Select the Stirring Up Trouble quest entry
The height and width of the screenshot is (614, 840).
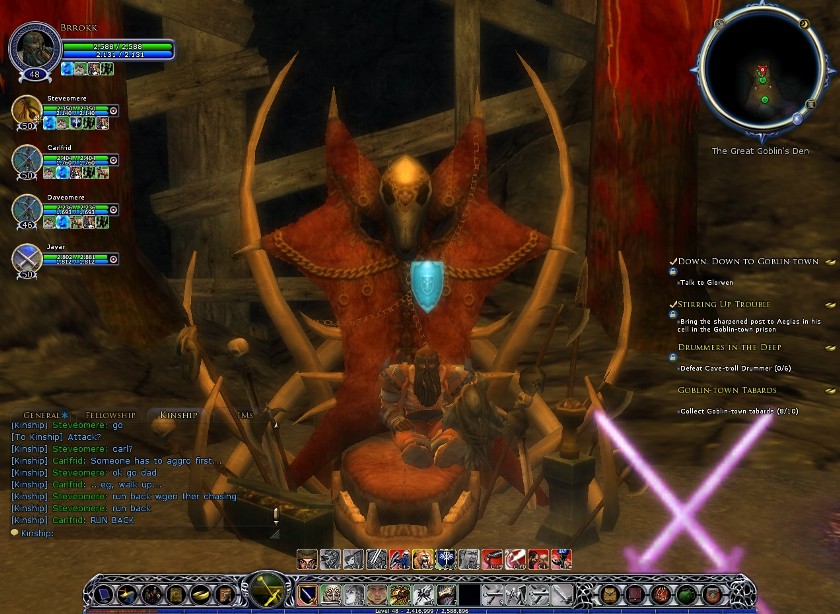[725, 303]
